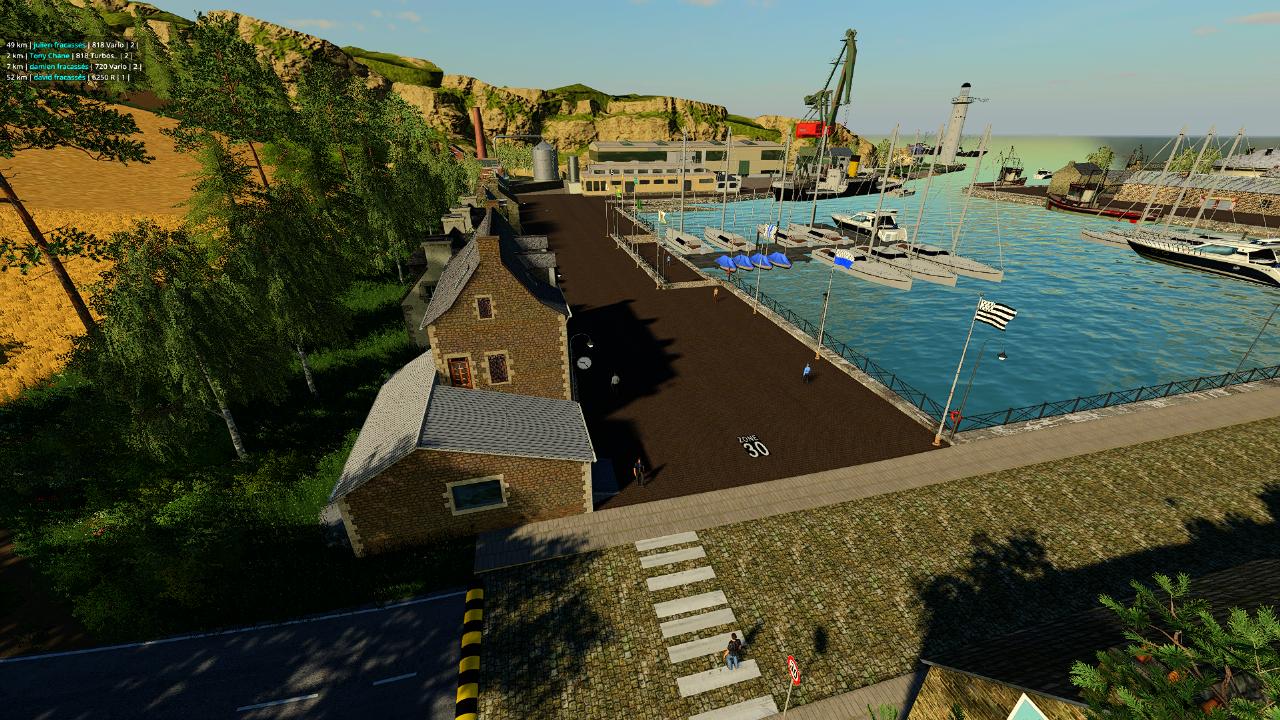Pick the david fracassés player row
1280x720 pixels.
(60, 77)
